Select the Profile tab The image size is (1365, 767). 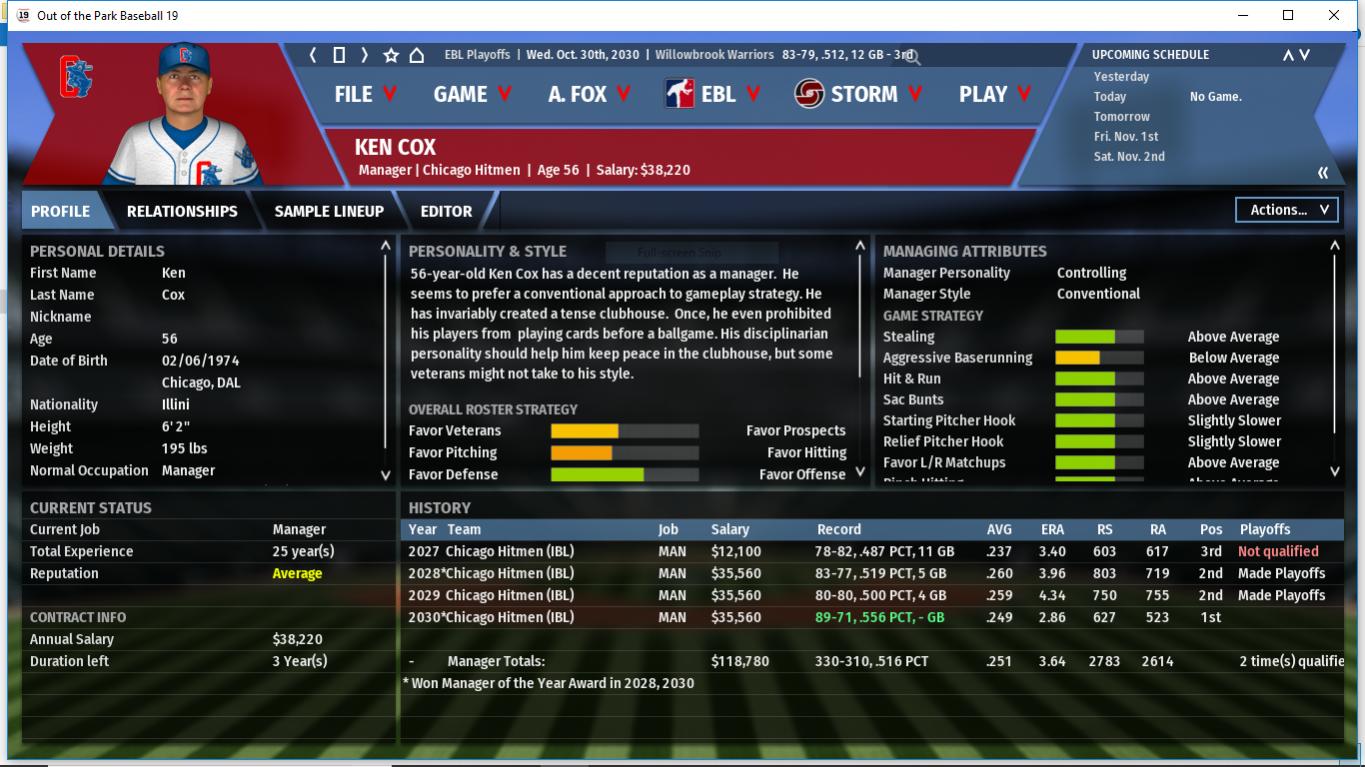tap(60, 211)
